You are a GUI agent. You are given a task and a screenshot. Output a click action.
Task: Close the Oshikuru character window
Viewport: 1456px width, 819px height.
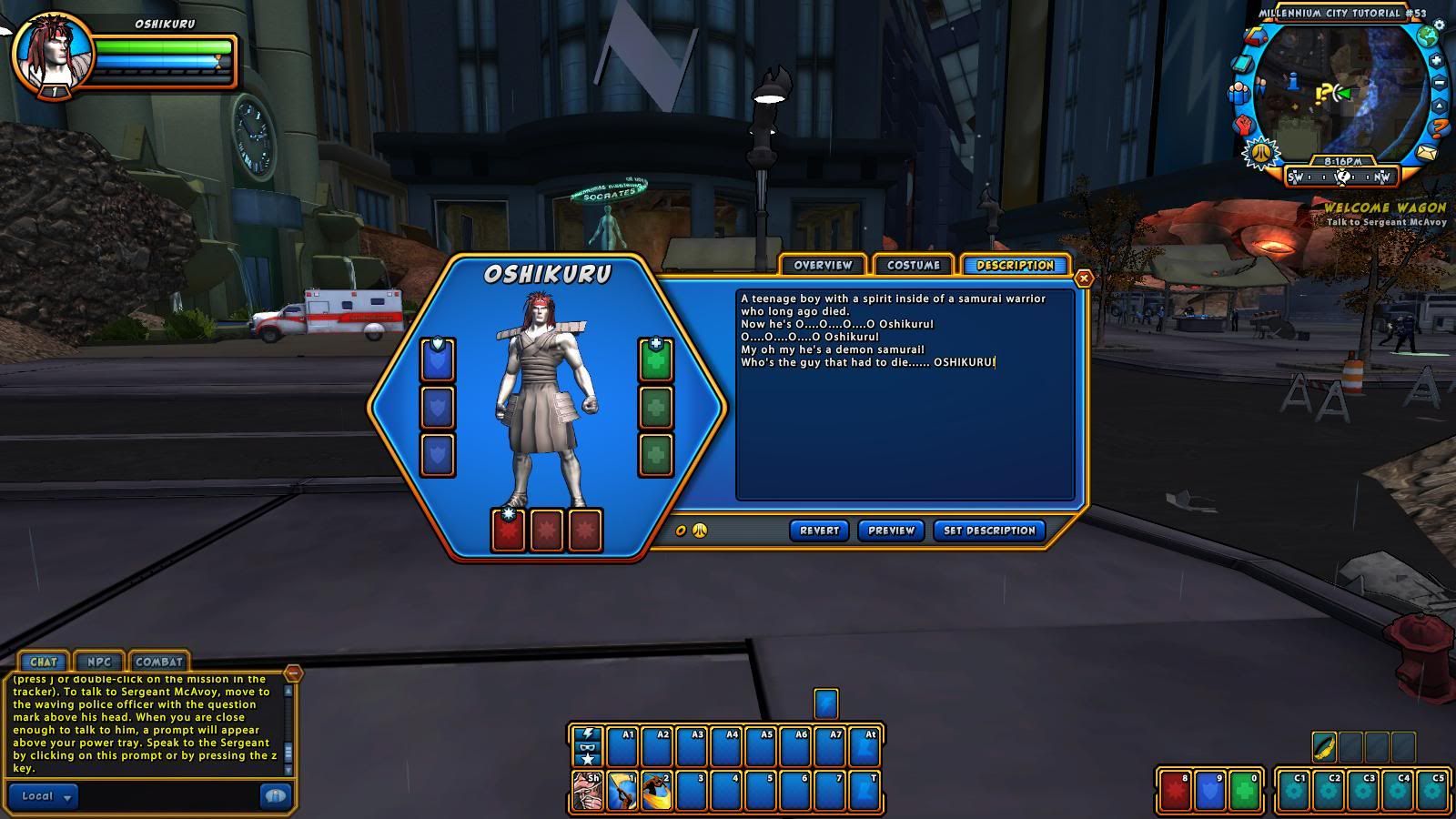coord(1083,278)
